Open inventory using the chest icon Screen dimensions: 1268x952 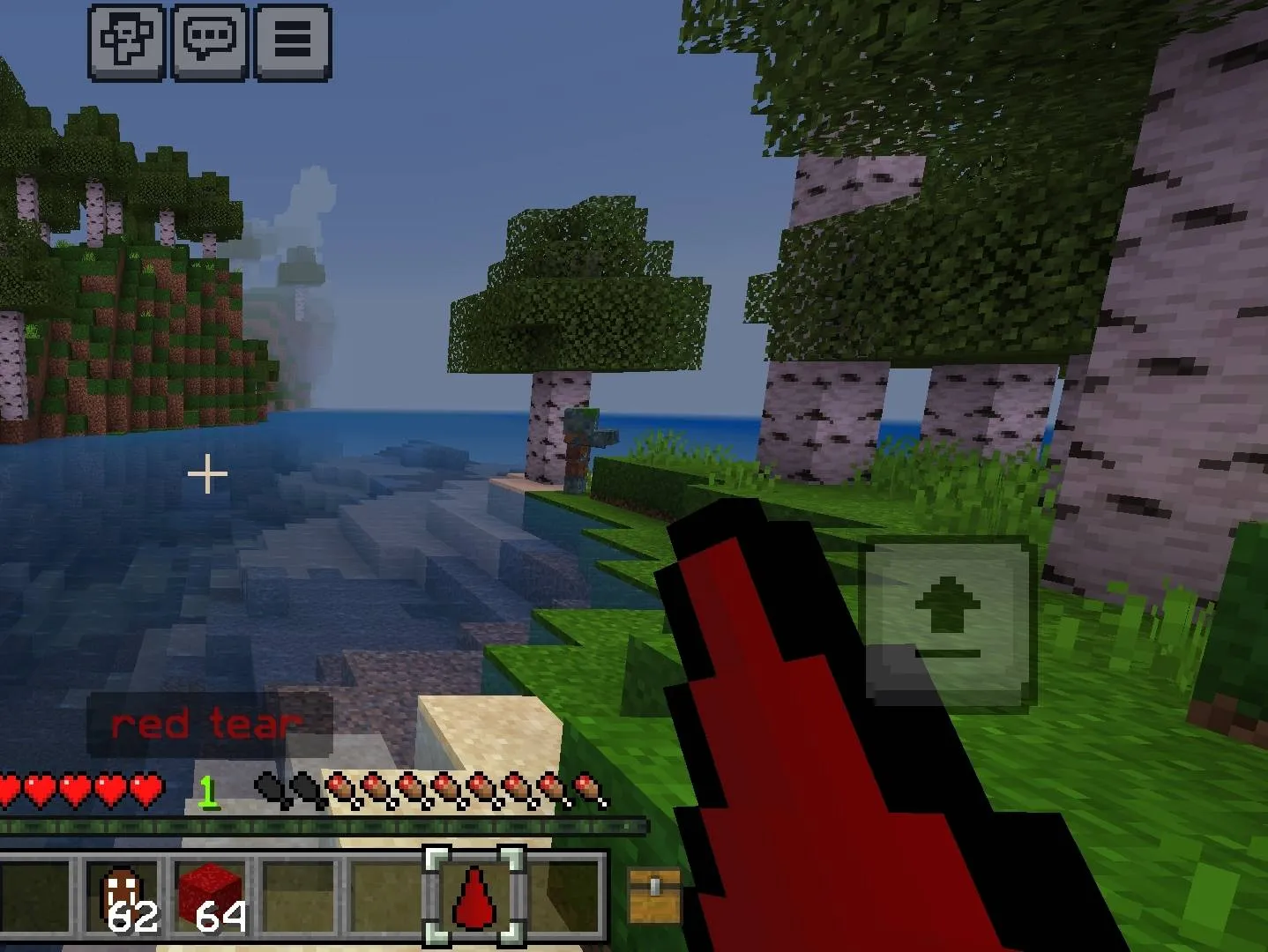(x=653, y=896)
